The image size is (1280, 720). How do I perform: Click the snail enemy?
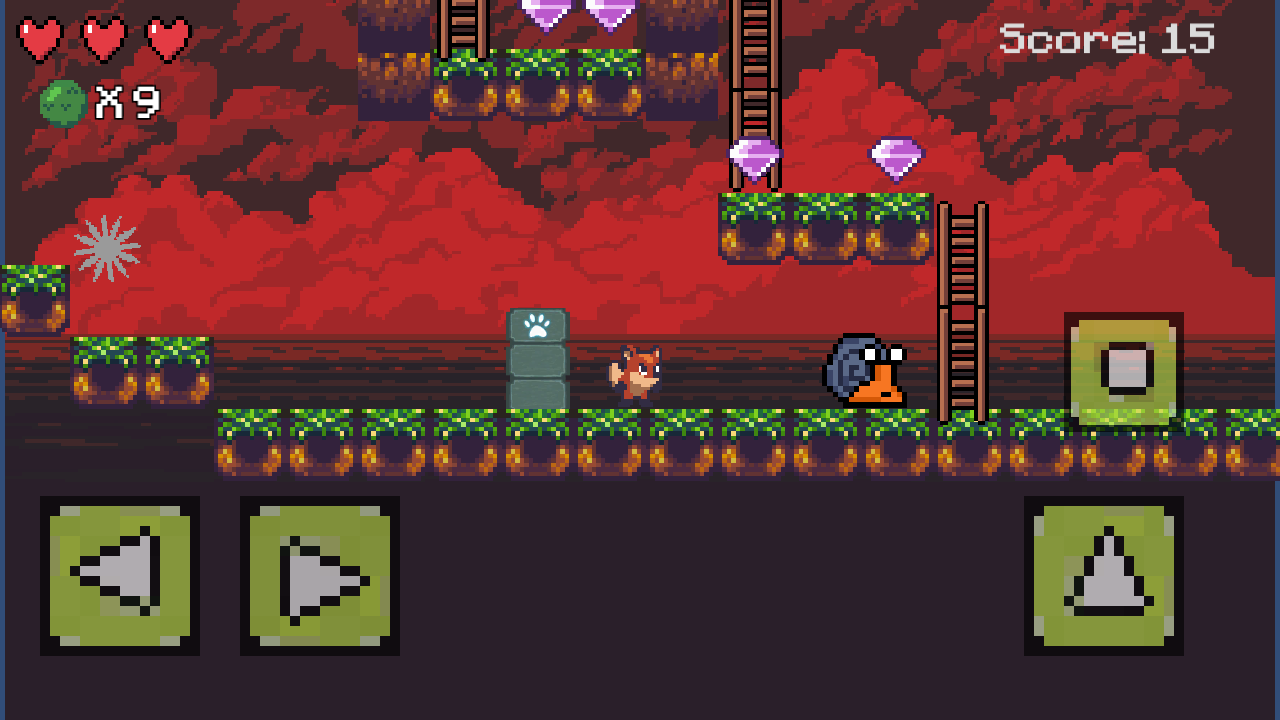click(865, 370)
